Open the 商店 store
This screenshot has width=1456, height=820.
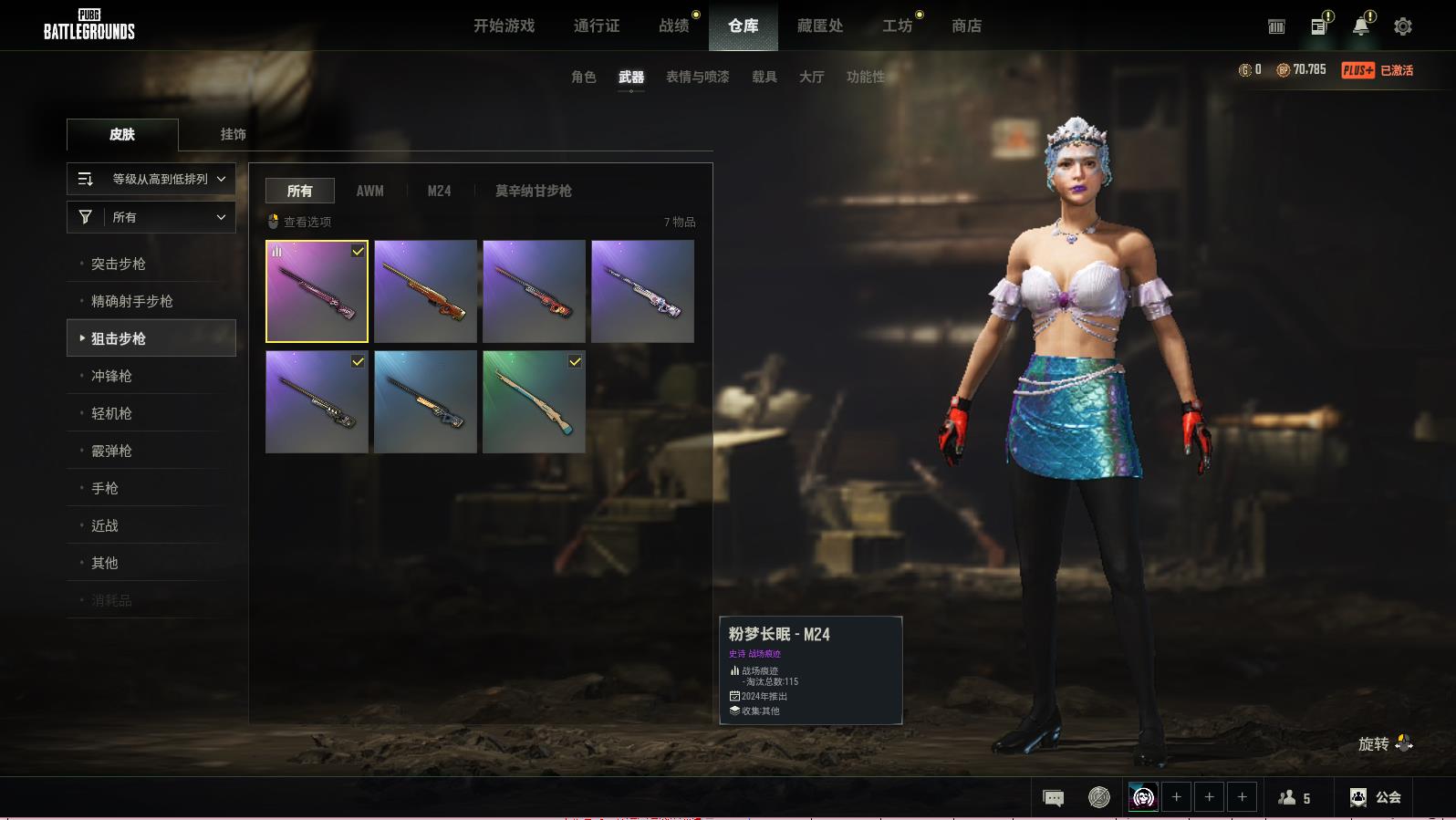pos(966,26)
